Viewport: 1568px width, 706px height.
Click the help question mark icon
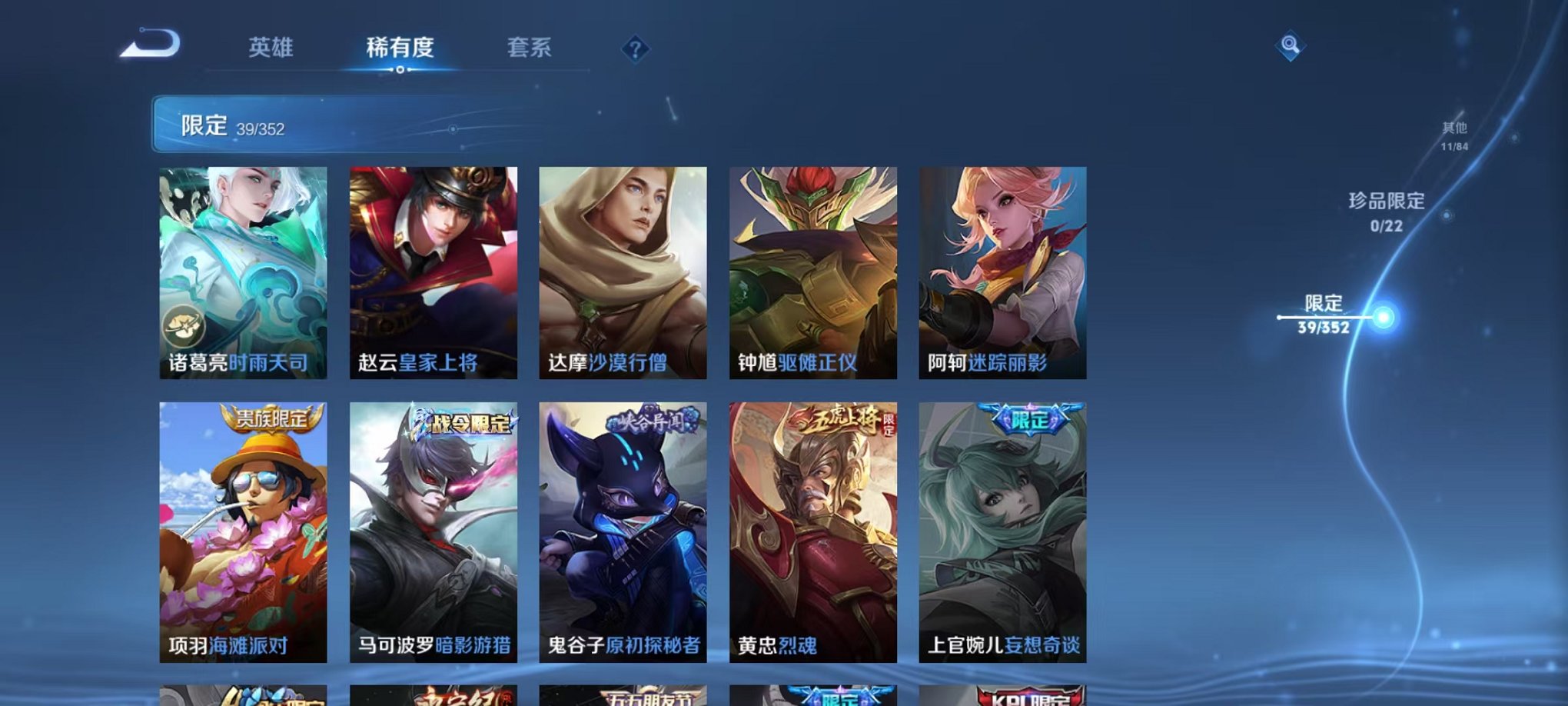pos(635,50)
